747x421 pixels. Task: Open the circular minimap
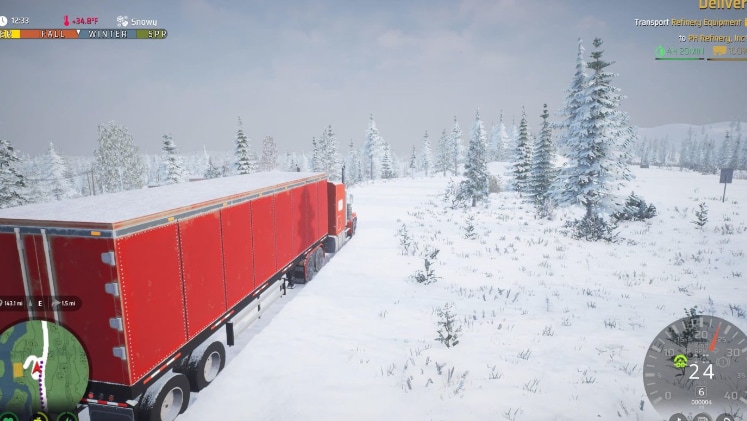pyautogui.click(x=44, y=367)
